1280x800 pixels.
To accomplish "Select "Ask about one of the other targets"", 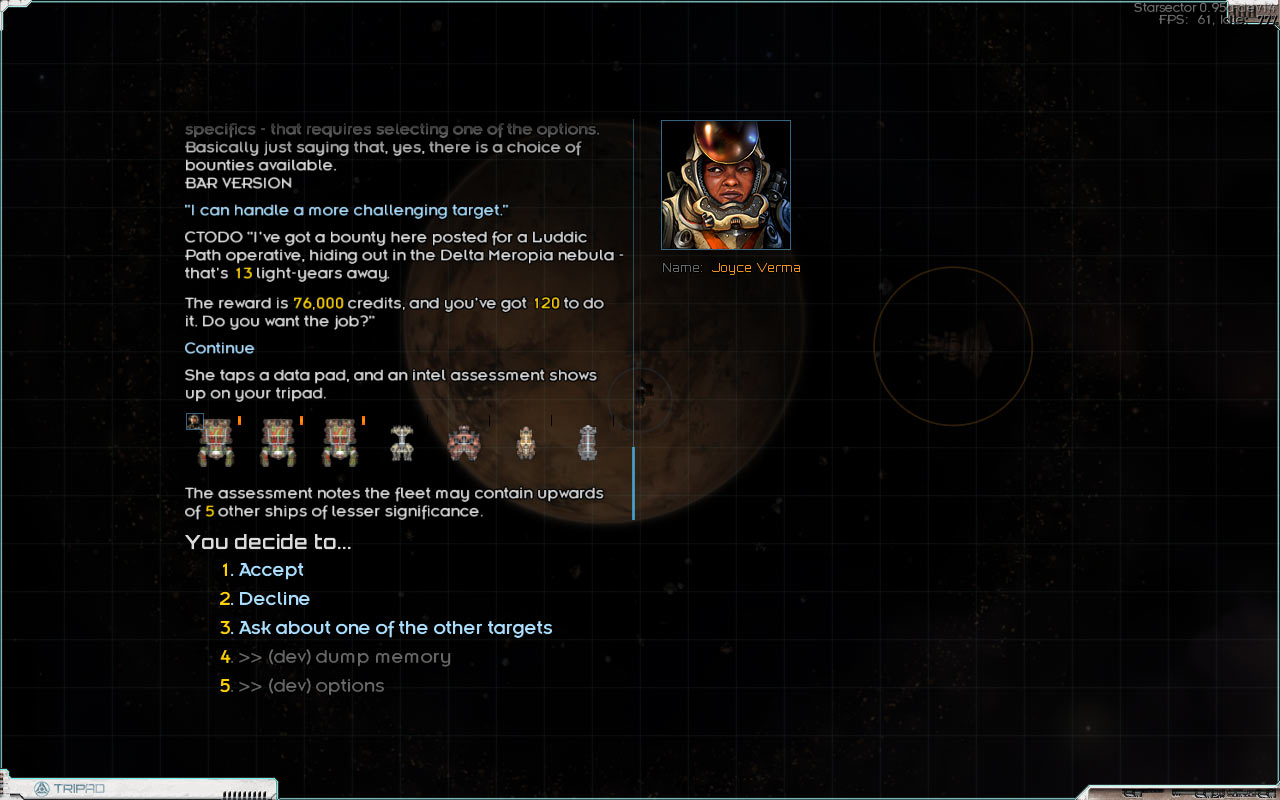I will (x=395, y=627).
